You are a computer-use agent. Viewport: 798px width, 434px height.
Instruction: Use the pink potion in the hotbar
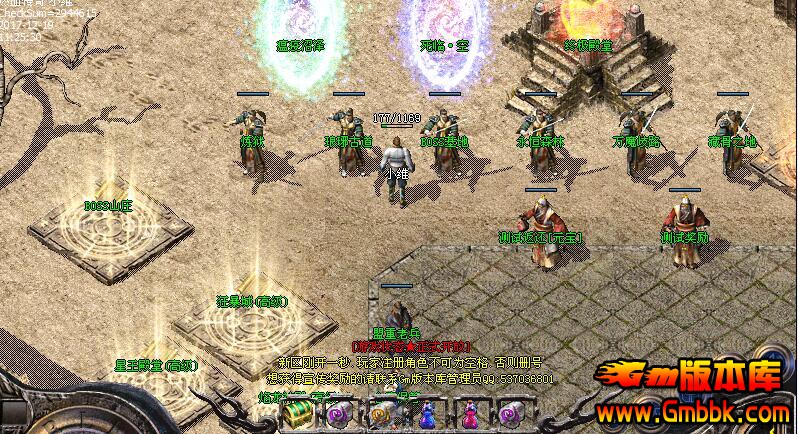coord(470,415)
